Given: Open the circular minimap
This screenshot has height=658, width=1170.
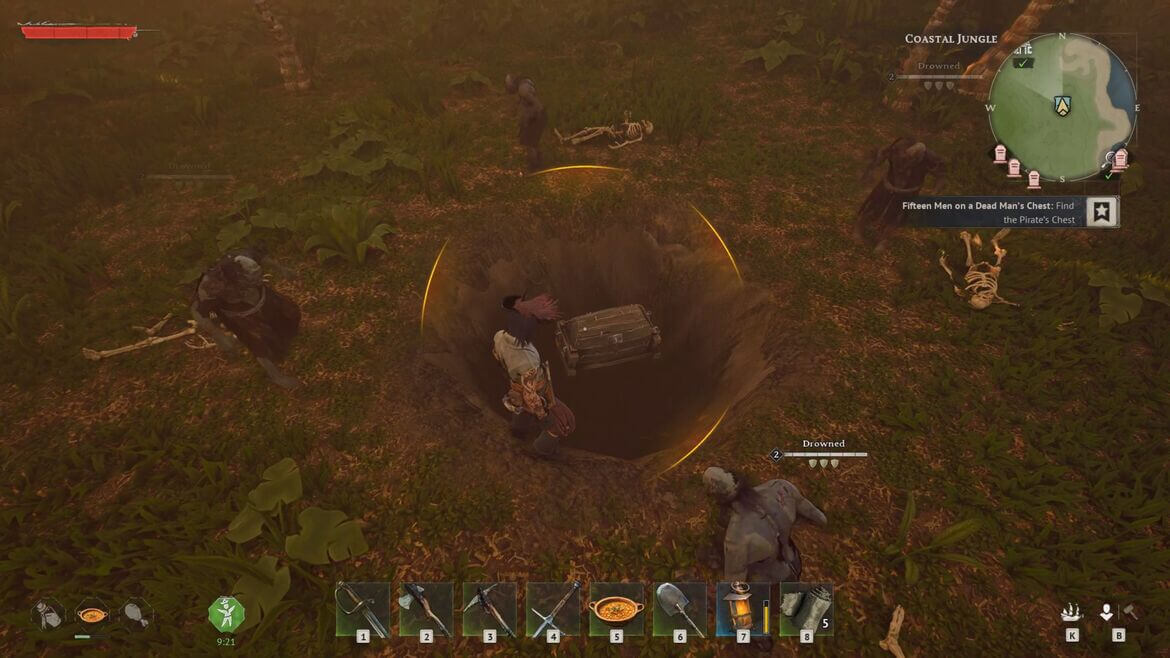Looking at the screenshot, I should click(1062, 109).
